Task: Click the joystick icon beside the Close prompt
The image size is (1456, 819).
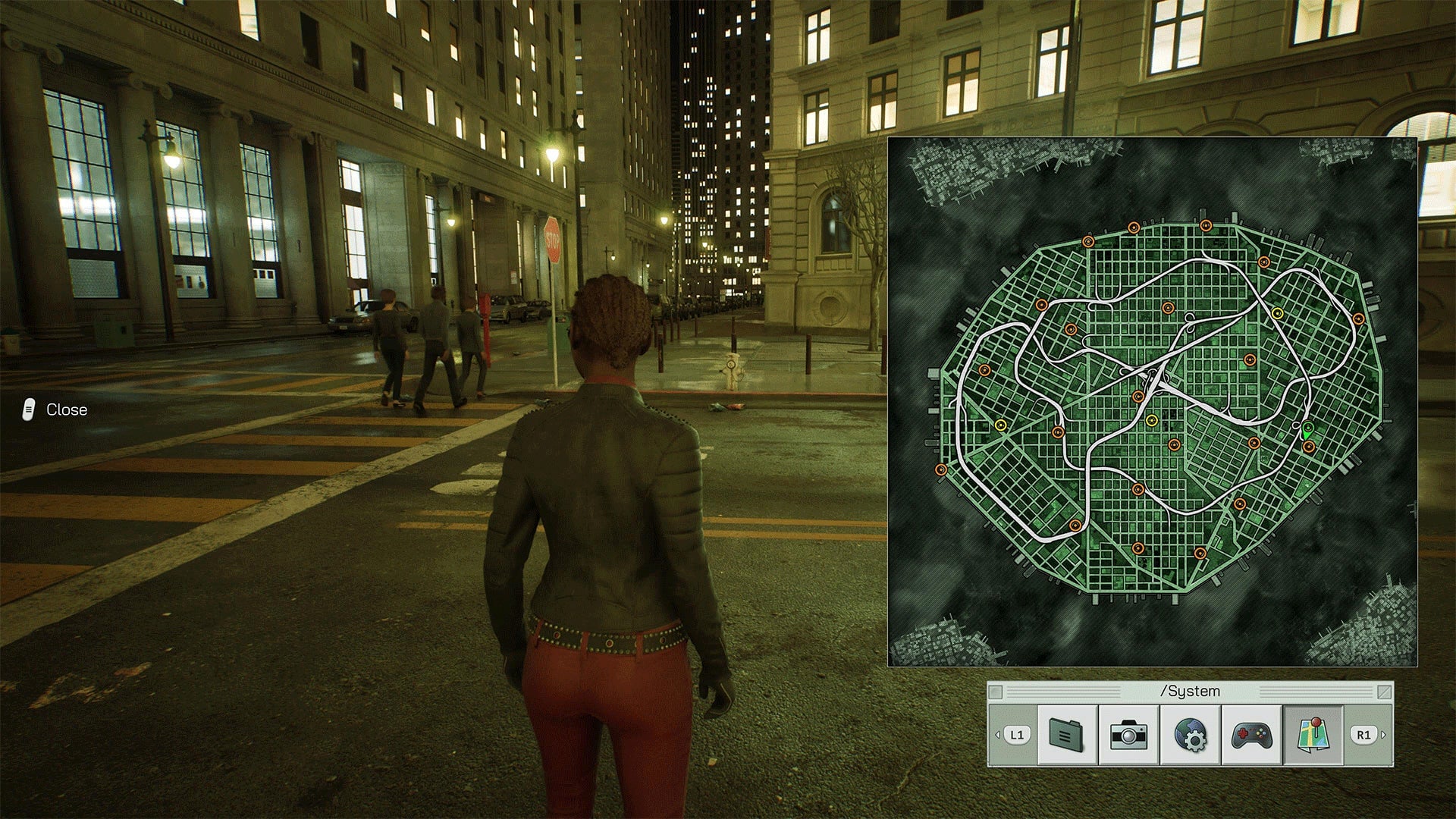Action: (27, 409)
